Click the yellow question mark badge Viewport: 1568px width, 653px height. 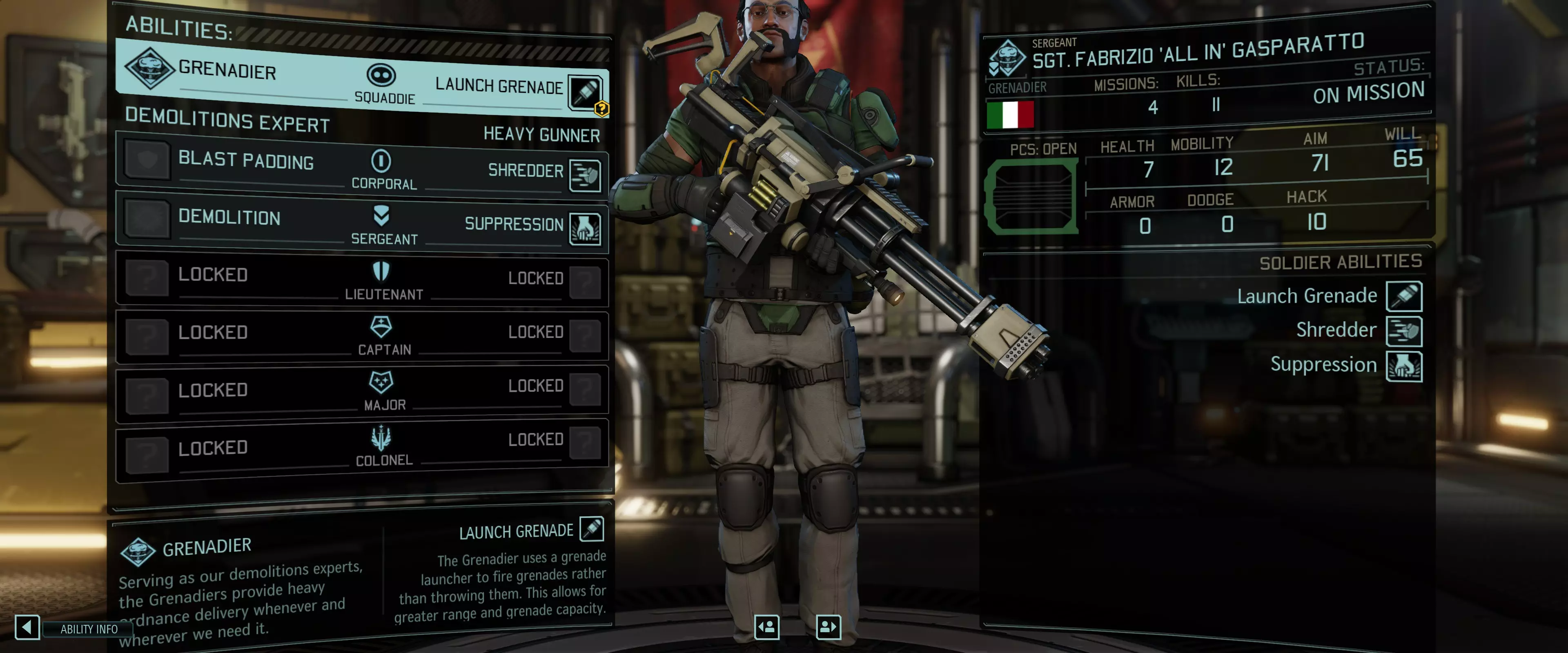coord(601,109)
